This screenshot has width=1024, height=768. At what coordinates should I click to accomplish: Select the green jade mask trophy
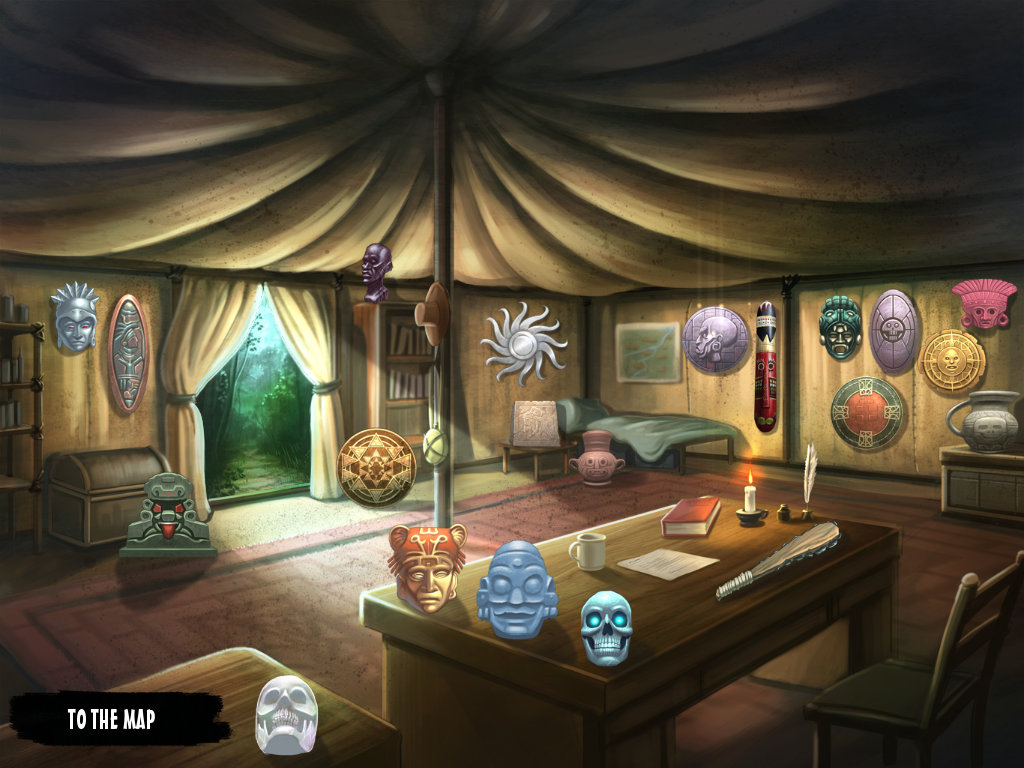tap(840, 327)
